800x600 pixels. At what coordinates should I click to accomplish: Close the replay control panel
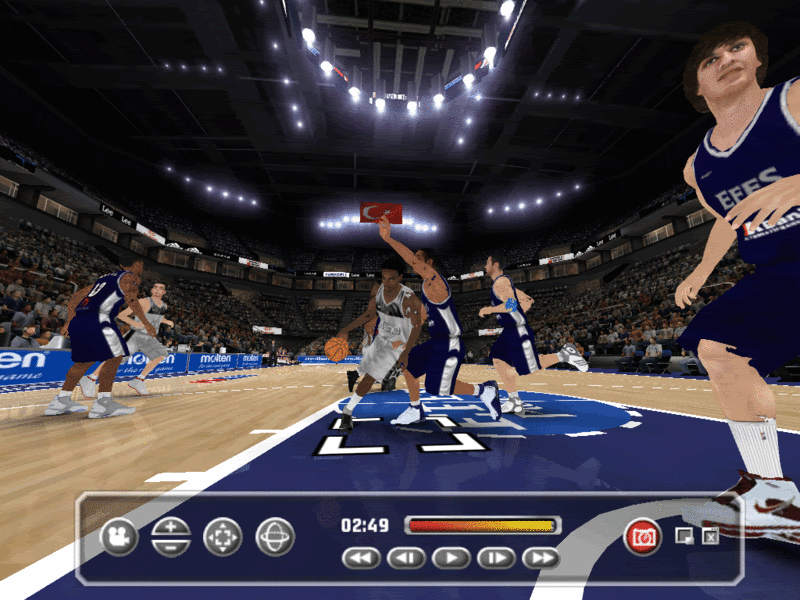pyautogui.click(x=710, y=537)
